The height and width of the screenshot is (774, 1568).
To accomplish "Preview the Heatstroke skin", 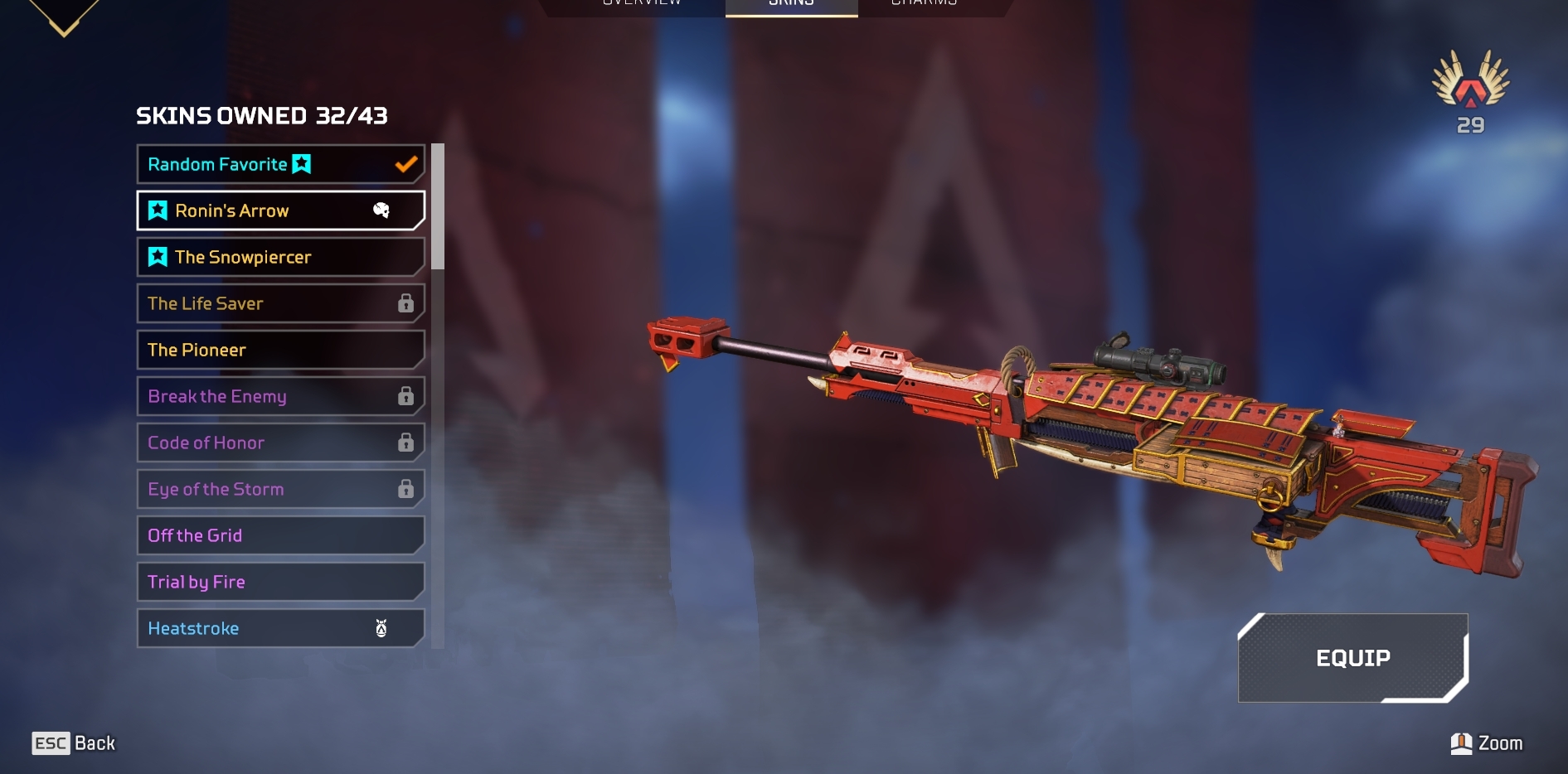I will point(280,628).
